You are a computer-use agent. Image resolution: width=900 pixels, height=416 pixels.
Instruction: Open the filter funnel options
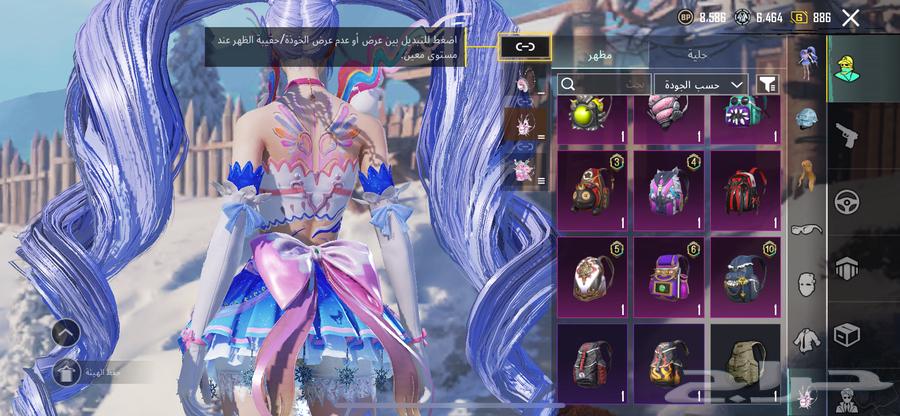click(767, 84)
